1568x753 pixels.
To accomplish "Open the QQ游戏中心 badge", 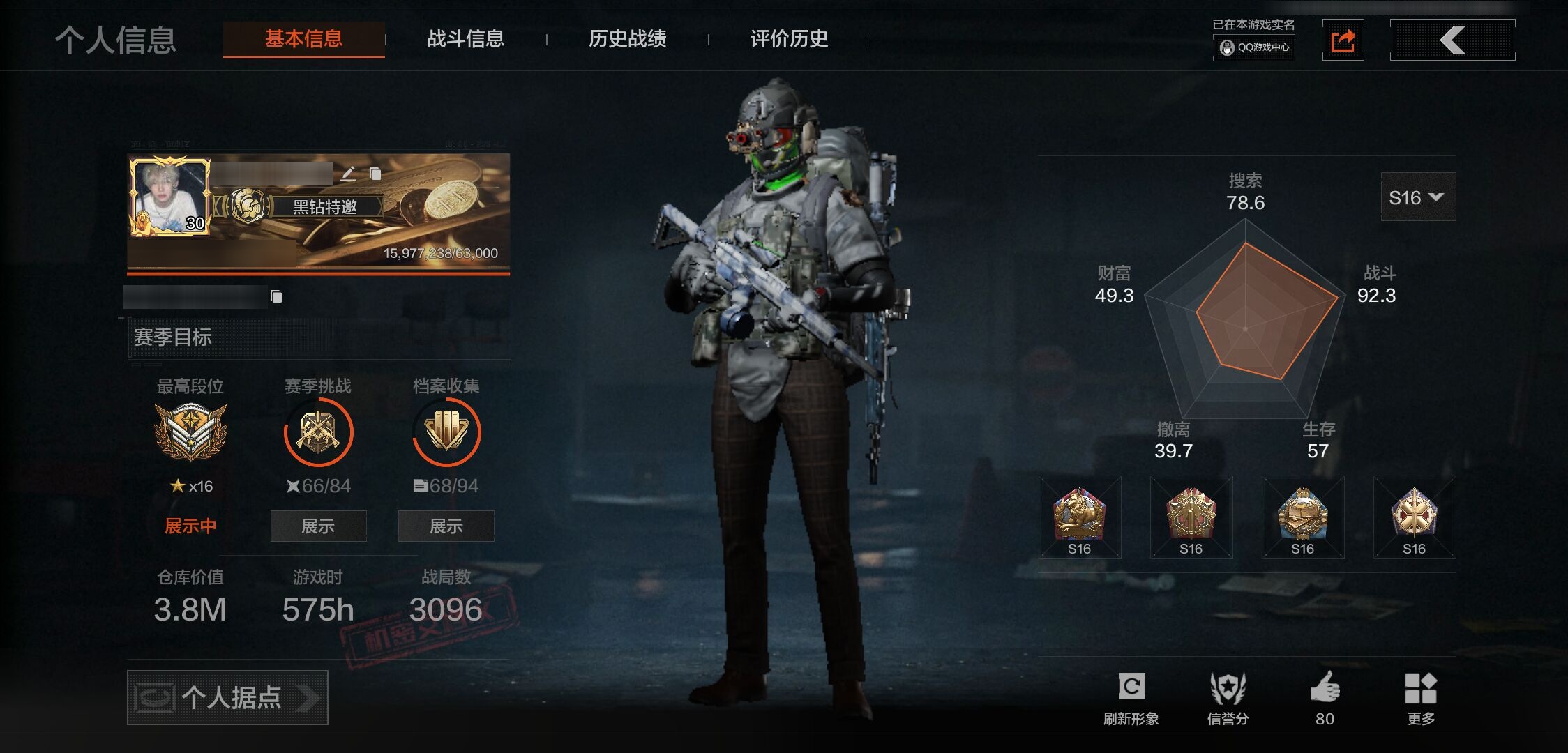I will pos(1254,47).
